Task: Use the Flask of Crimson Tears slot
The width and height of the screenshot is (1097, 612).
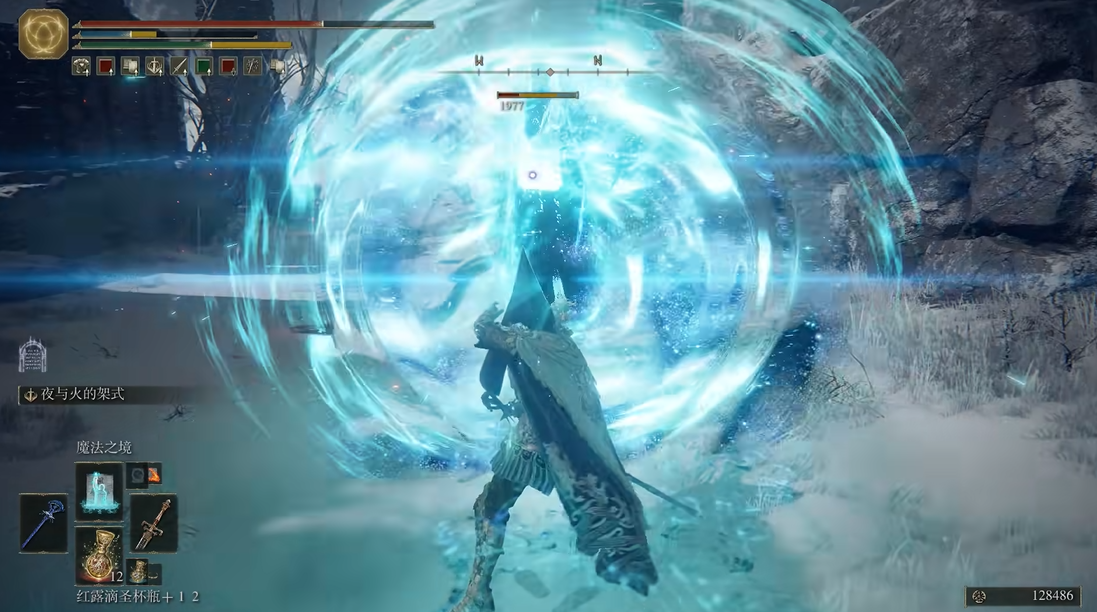Action: [x=99, y=555]
